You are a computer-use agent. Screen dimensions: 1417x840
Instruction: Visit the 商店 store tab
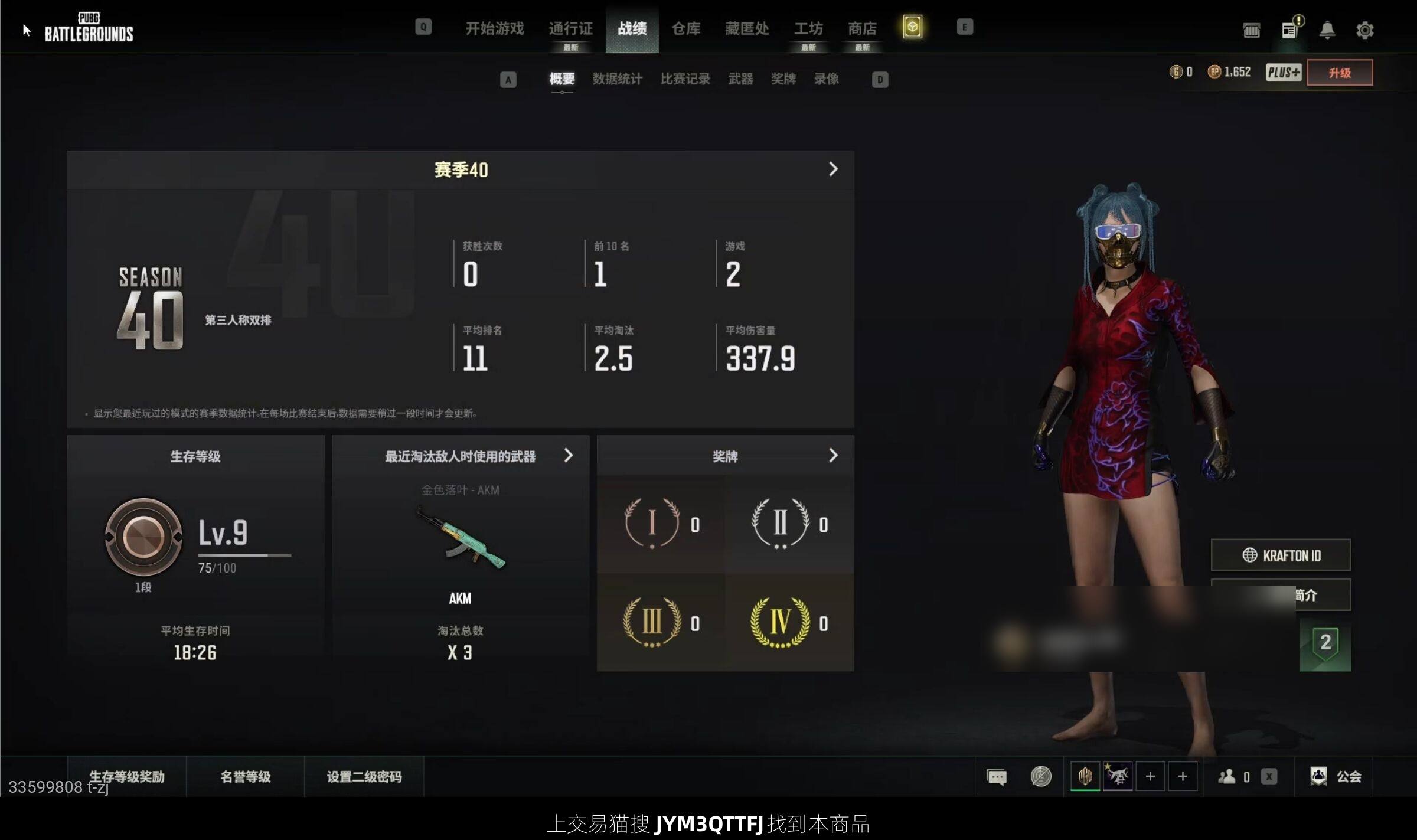(x=862, y=28)
